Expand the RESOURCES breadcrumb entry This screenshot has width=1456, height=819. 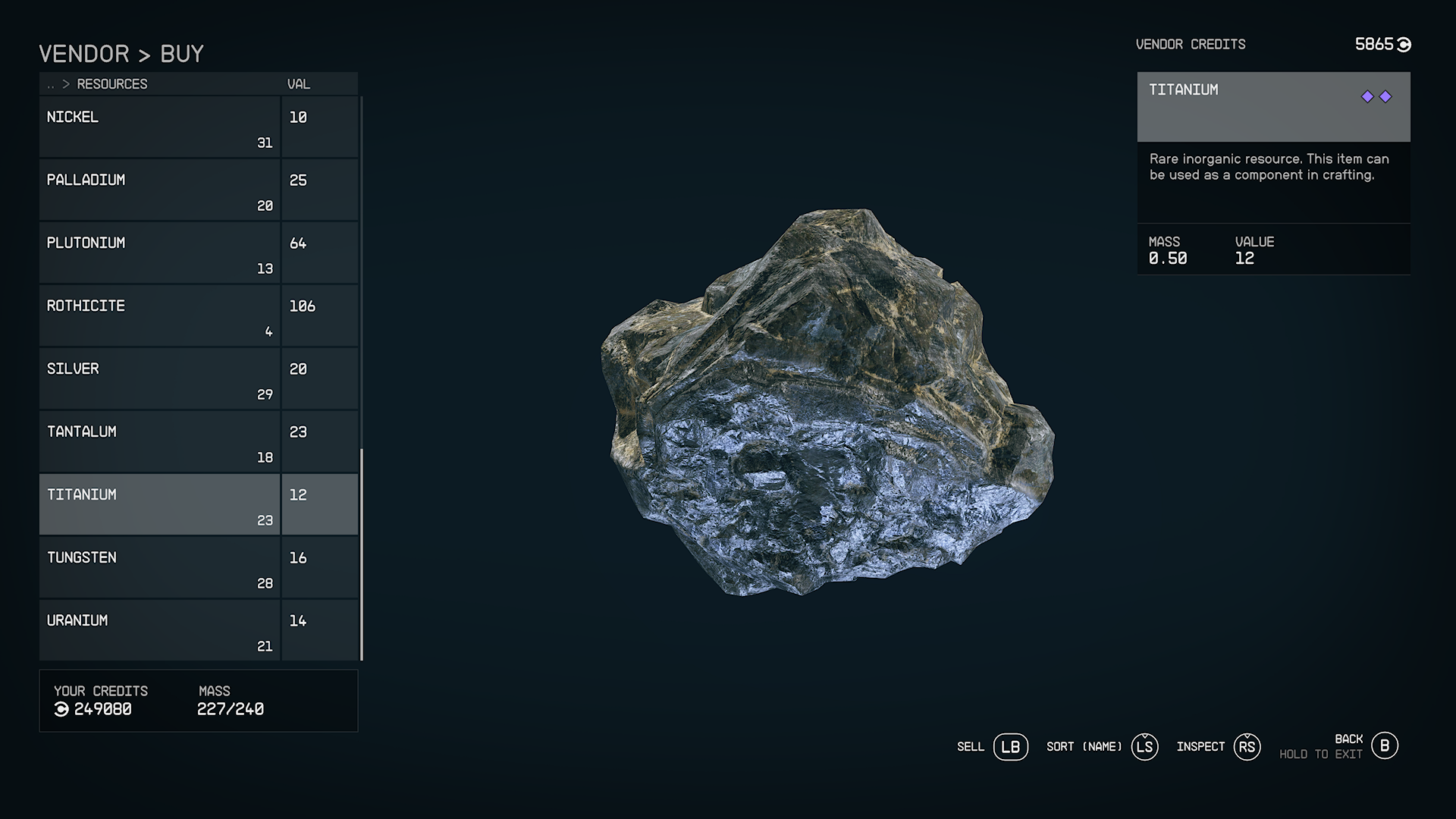(x=112, y=84)
